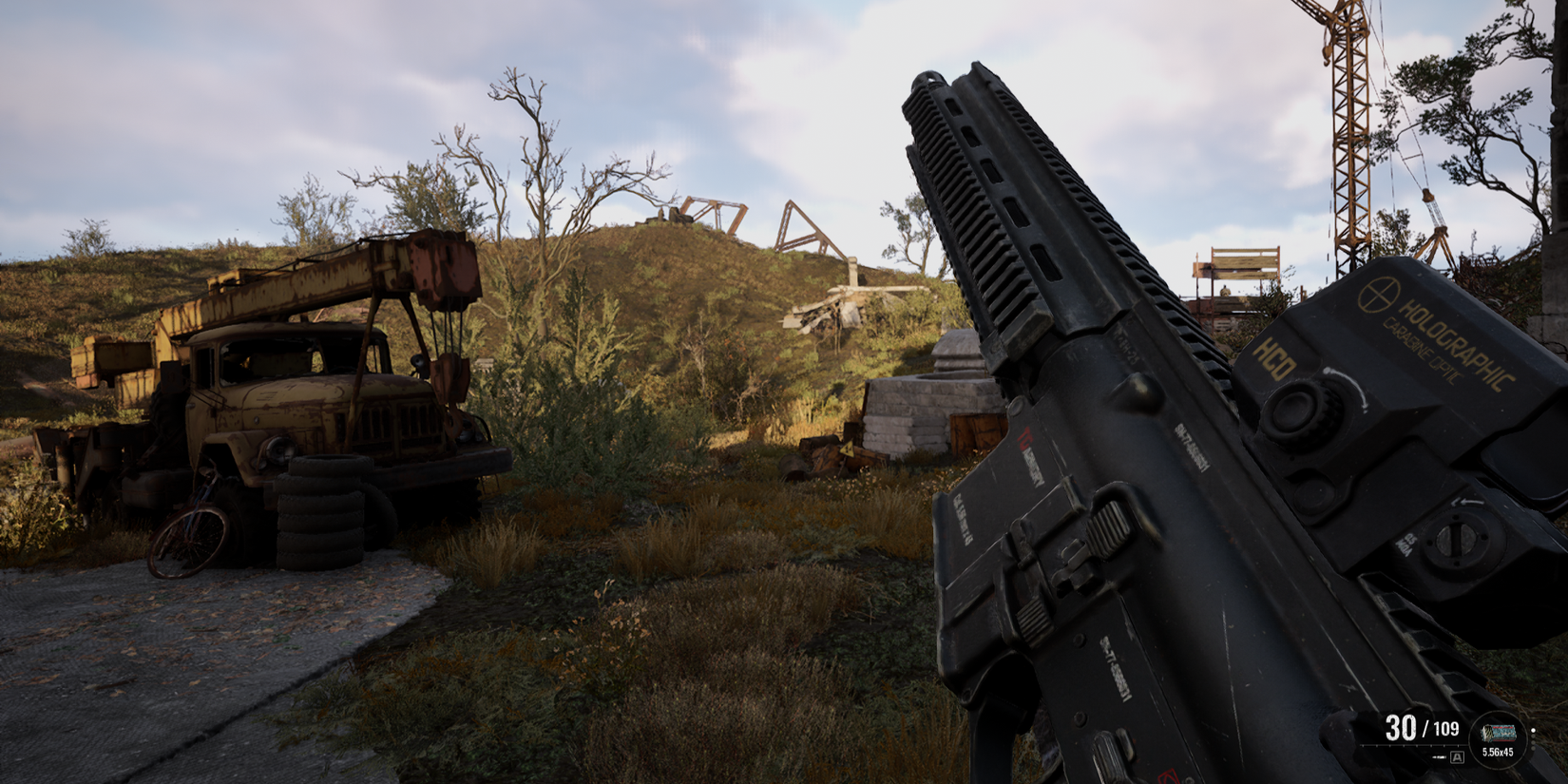Click the small magazine icon left of the fire mode

(1438, 756)
